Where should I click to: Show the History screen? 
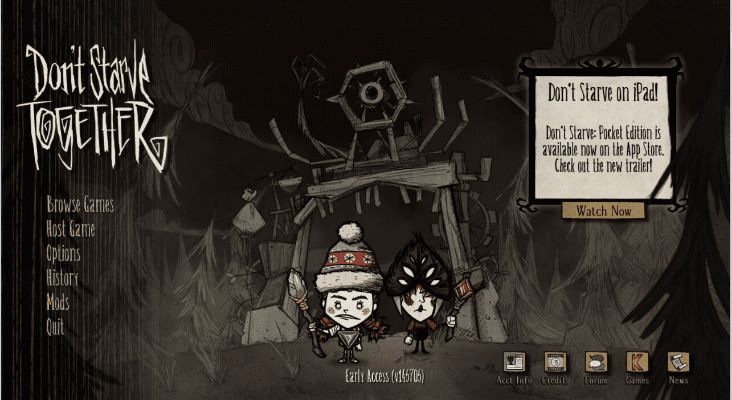tap(62, 277)
